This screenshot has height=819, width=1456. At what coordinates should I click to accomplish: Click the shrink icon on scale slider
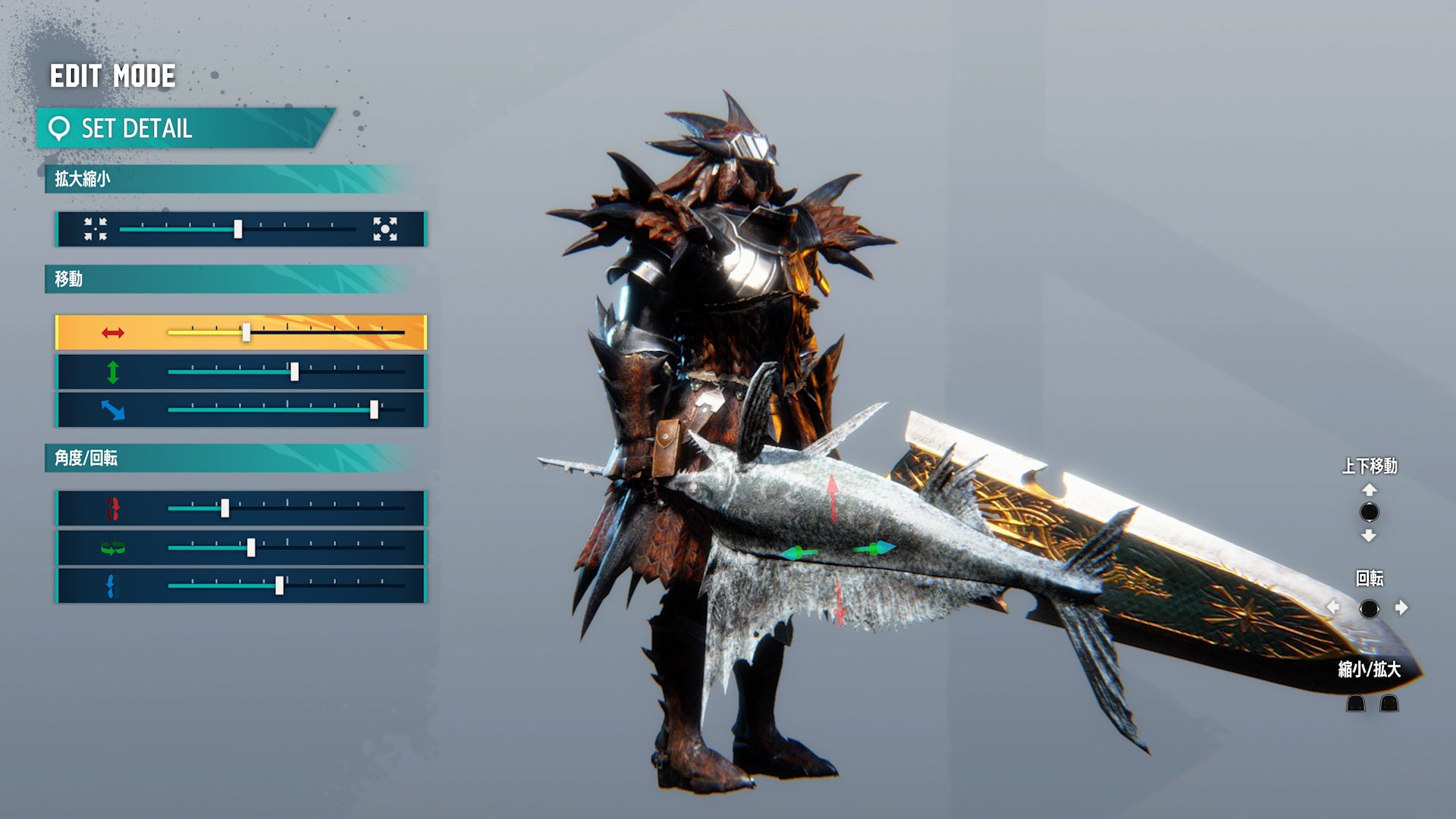(96, 229)
